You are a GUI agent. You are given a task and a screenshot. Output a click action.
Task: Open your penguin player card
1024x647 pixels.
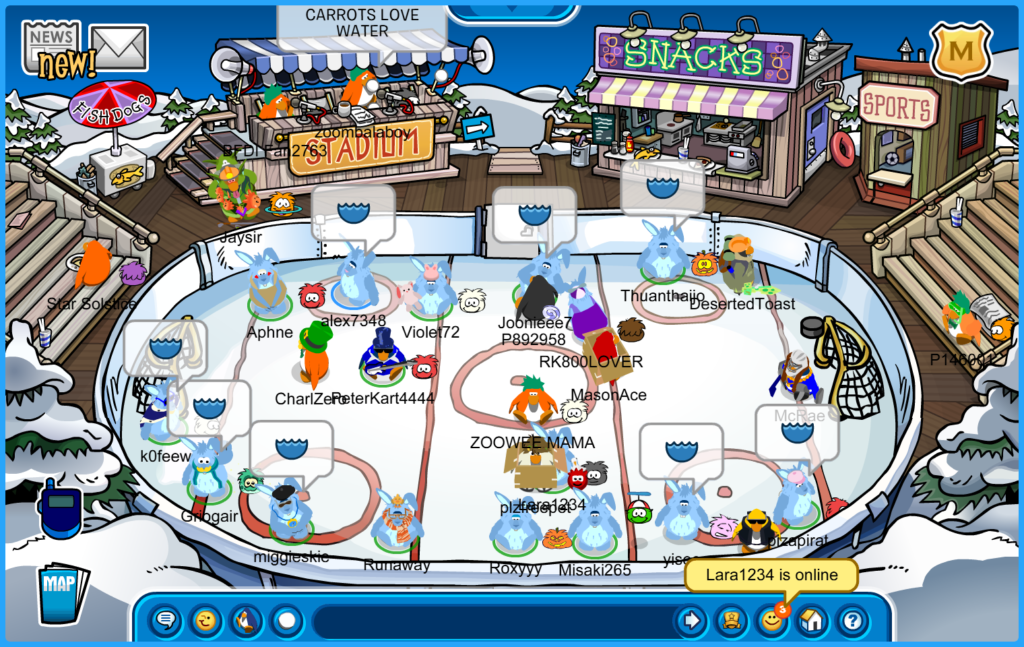731,621
